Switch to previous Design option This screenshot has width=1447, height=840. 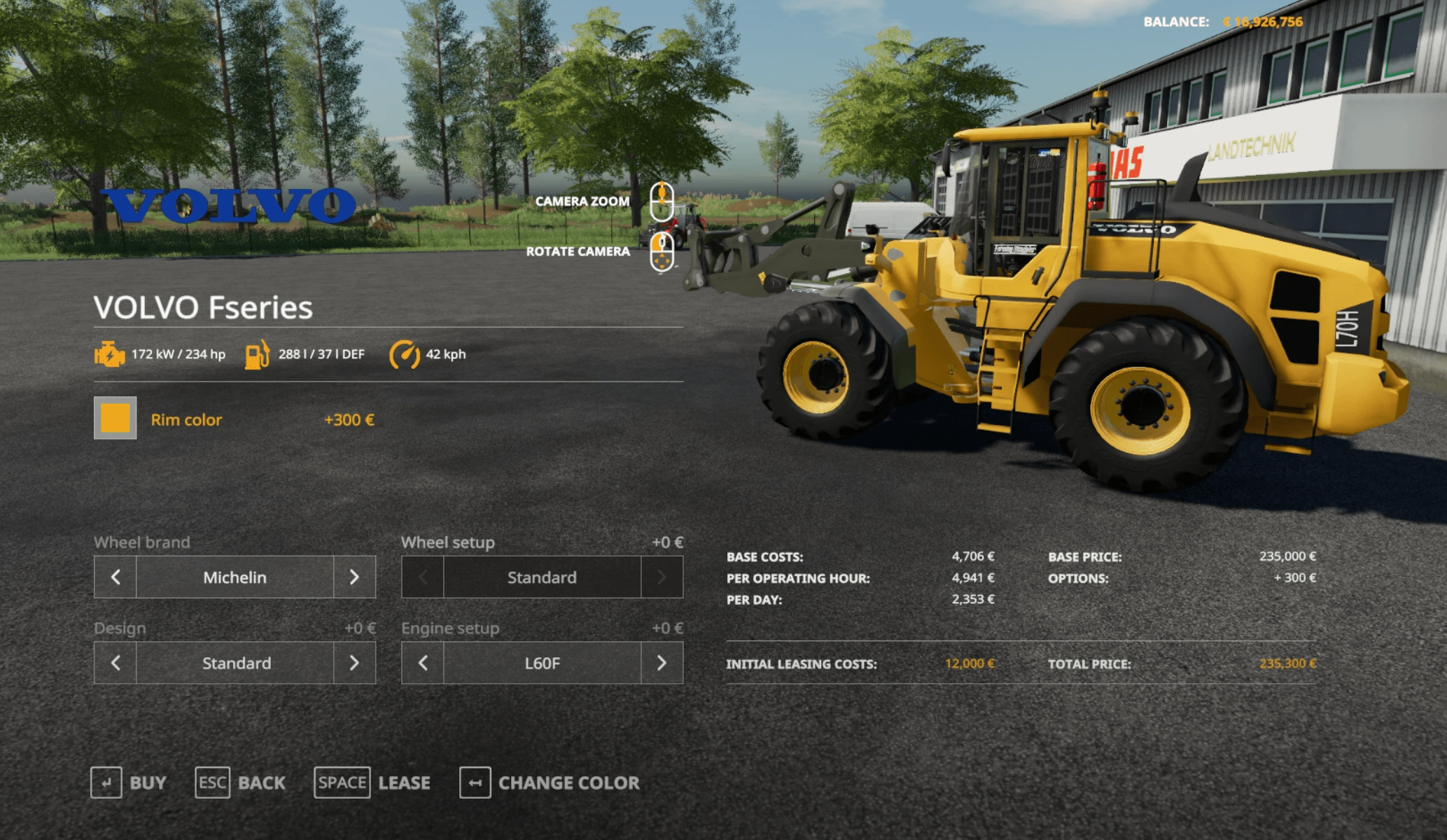point(114,663)
